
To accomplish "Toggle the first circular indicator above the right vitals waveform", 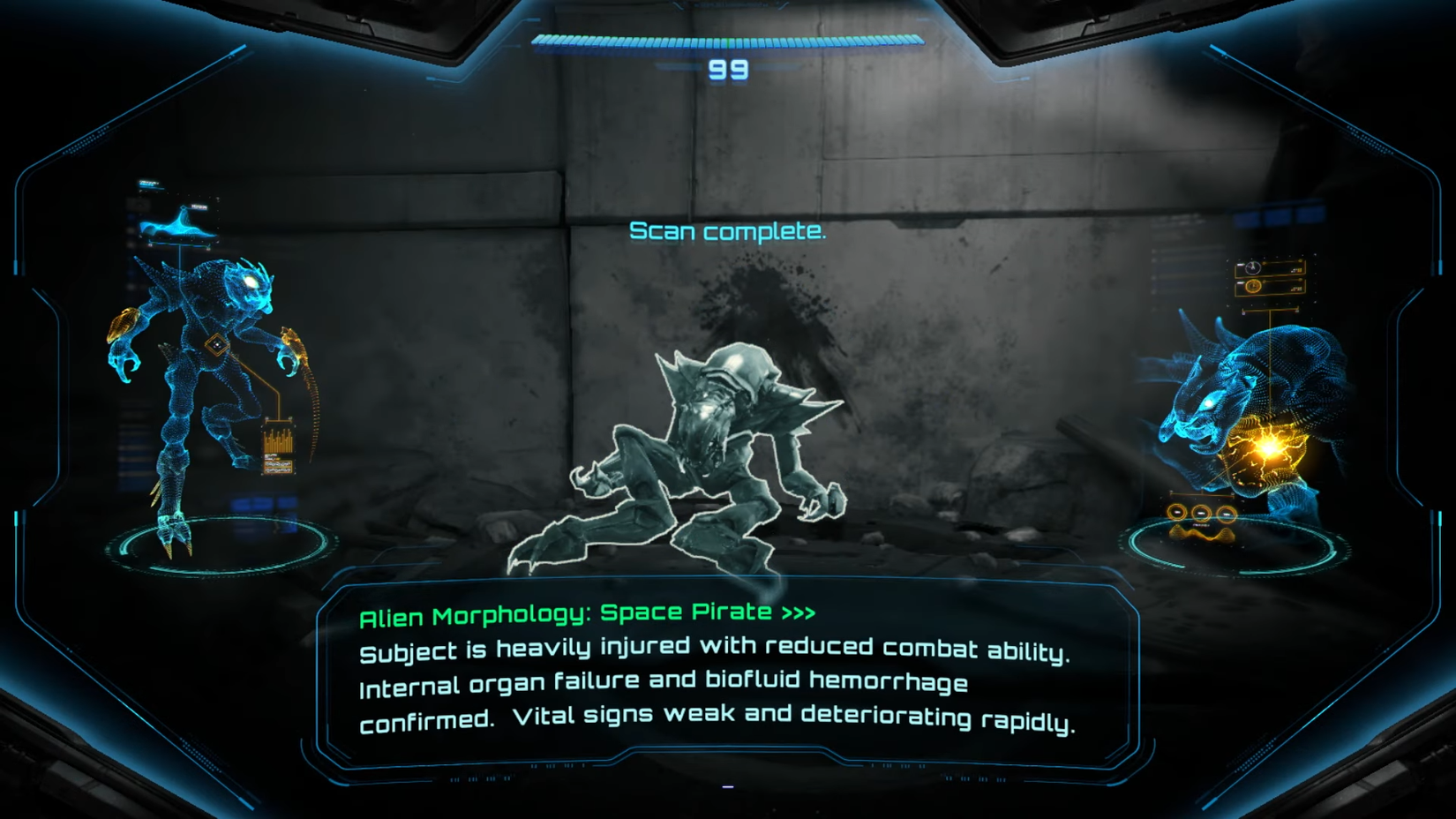I will pyautogui.click(x=1177, y=511).
